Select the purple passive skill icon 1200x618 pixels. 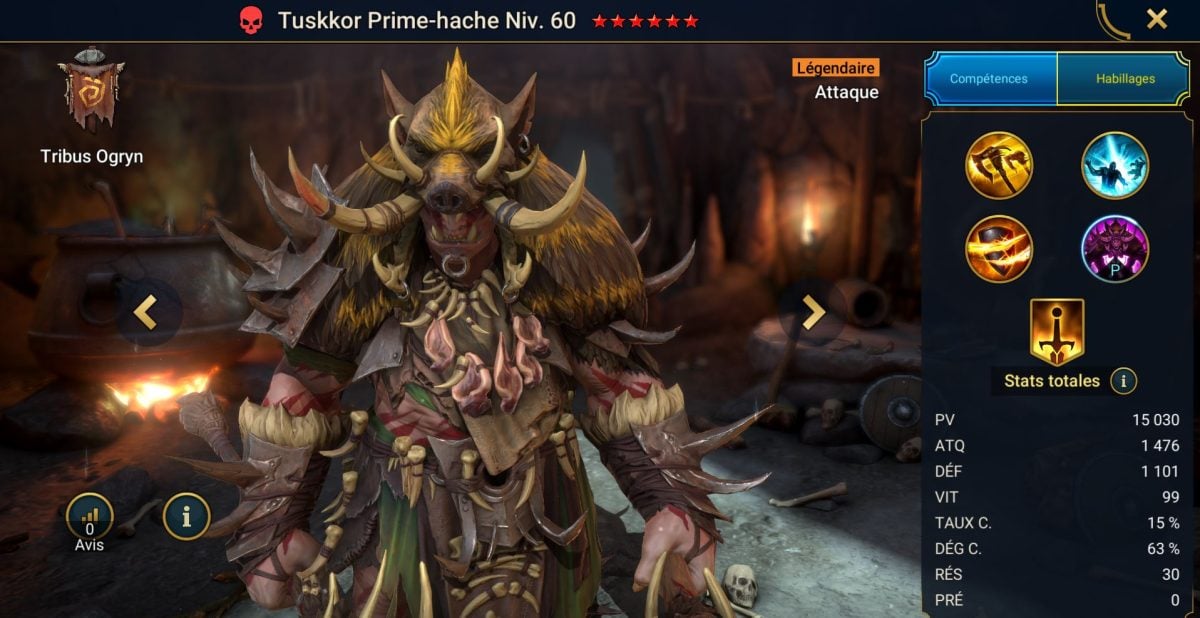(1115, 249)
